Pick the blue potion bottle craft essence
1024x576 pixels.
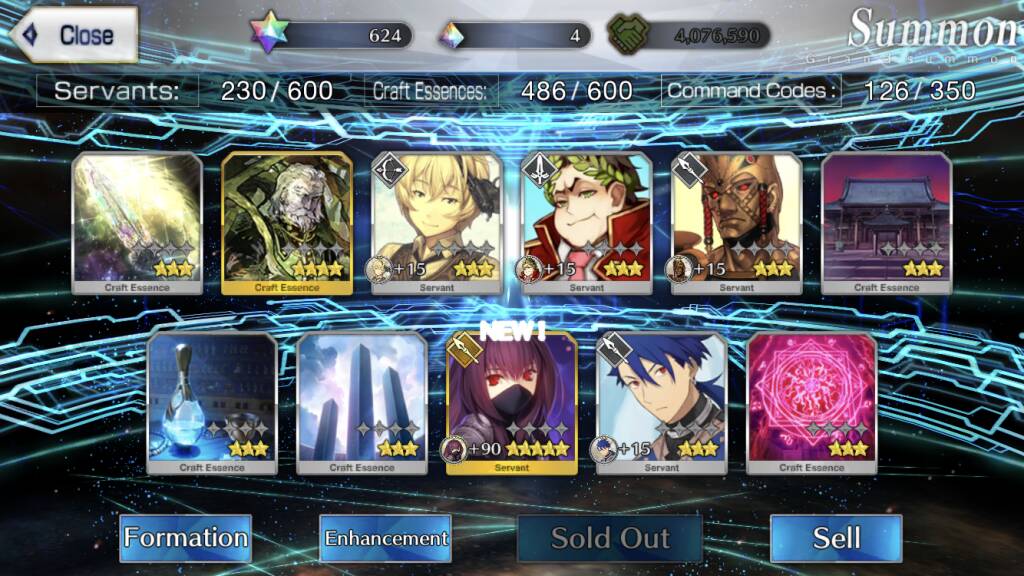(212, 402)
